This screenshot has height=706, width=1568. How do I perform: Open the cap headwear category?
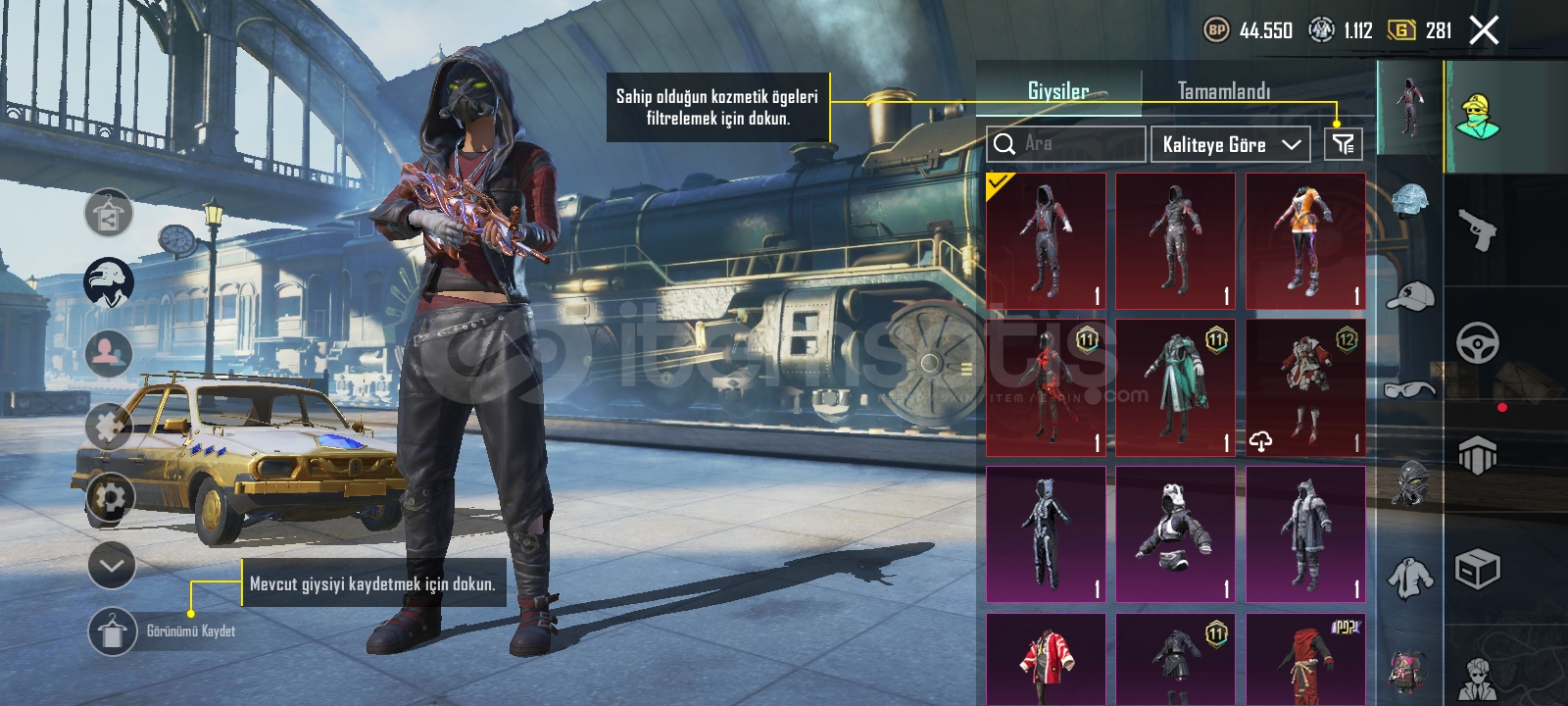click(1409, 294)
